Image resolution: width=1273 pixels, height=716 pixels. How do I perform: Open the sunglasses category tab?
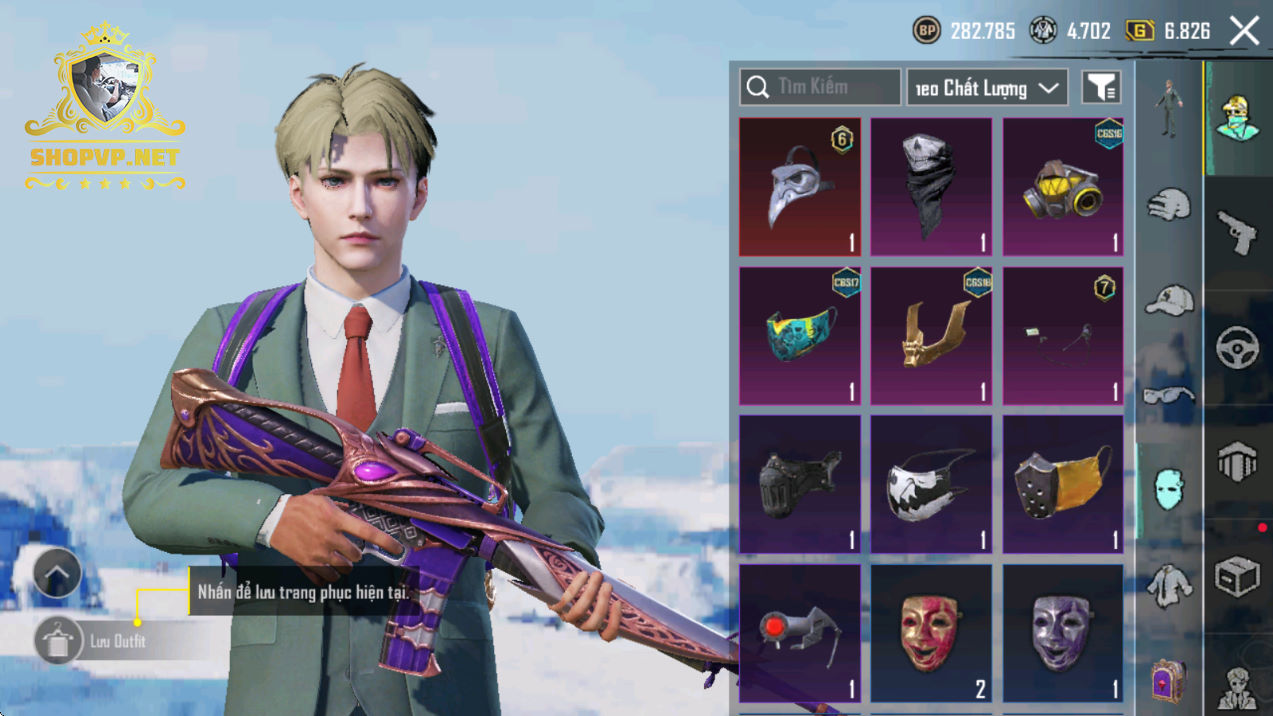(x=1169, y=395)
